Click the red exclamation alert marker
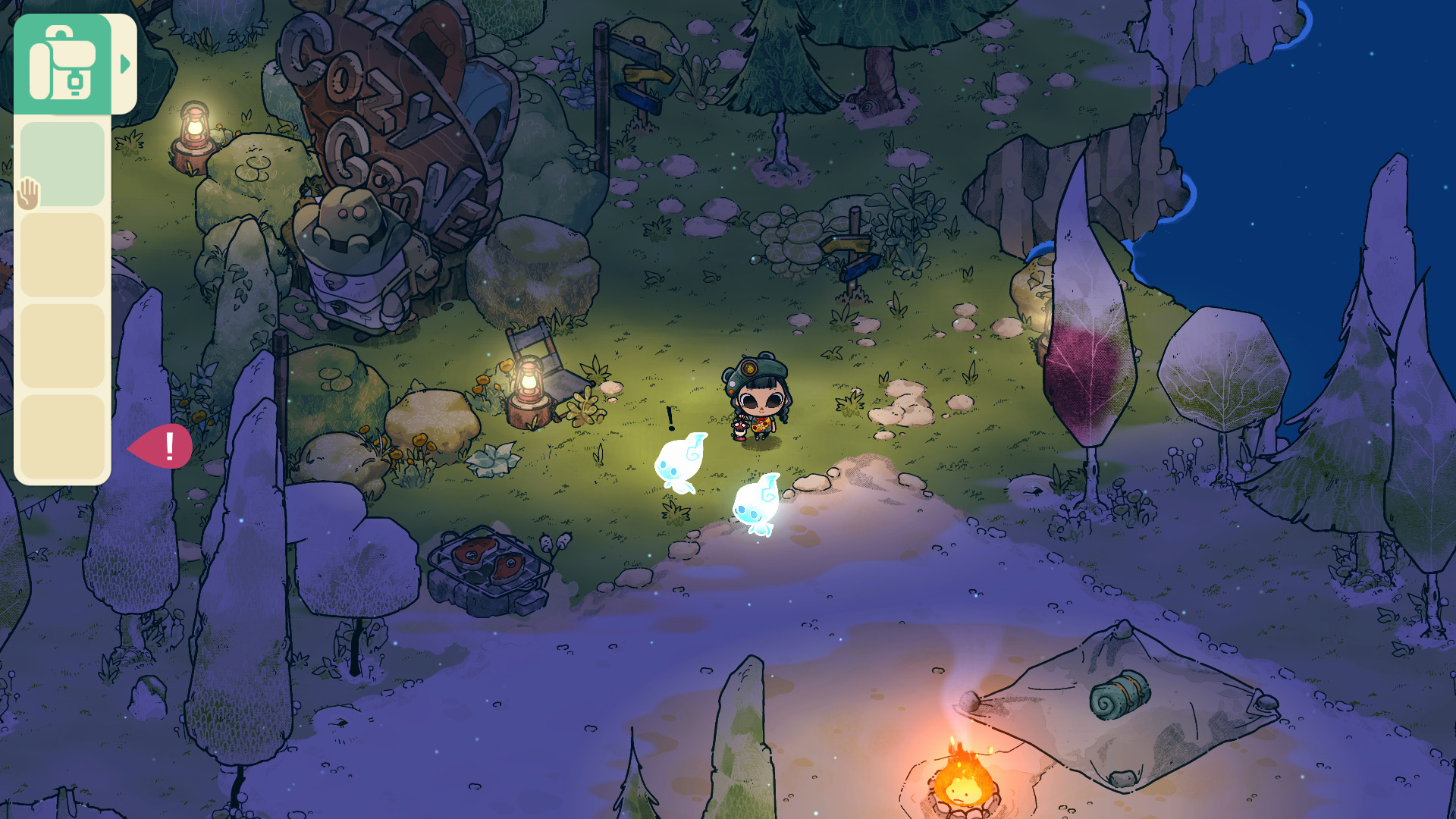Screen dimensions: 1456x819 pos(164,446)
